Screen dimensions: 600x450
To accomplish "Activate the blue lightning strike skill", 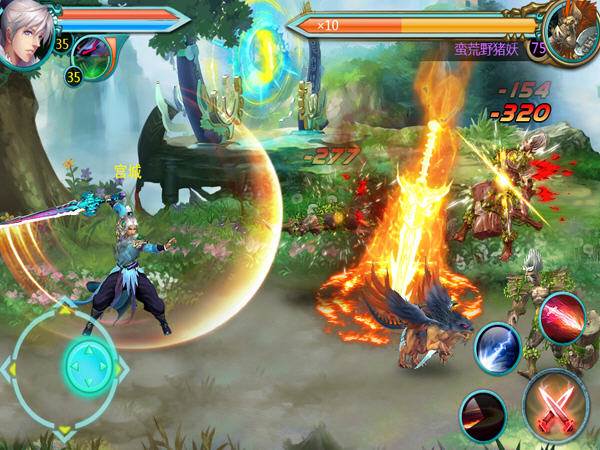I will [x=496, y=348].
